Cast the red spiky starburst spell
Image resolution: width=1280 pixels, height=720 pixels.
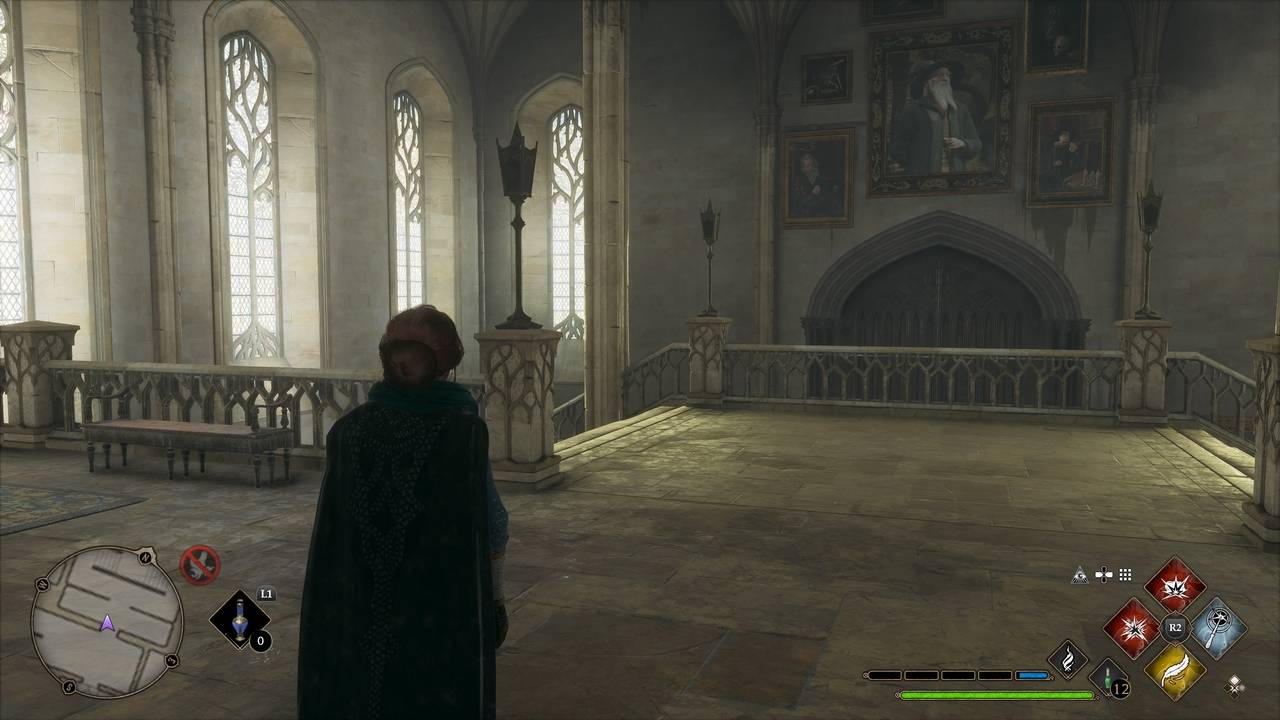[1132, 628]
